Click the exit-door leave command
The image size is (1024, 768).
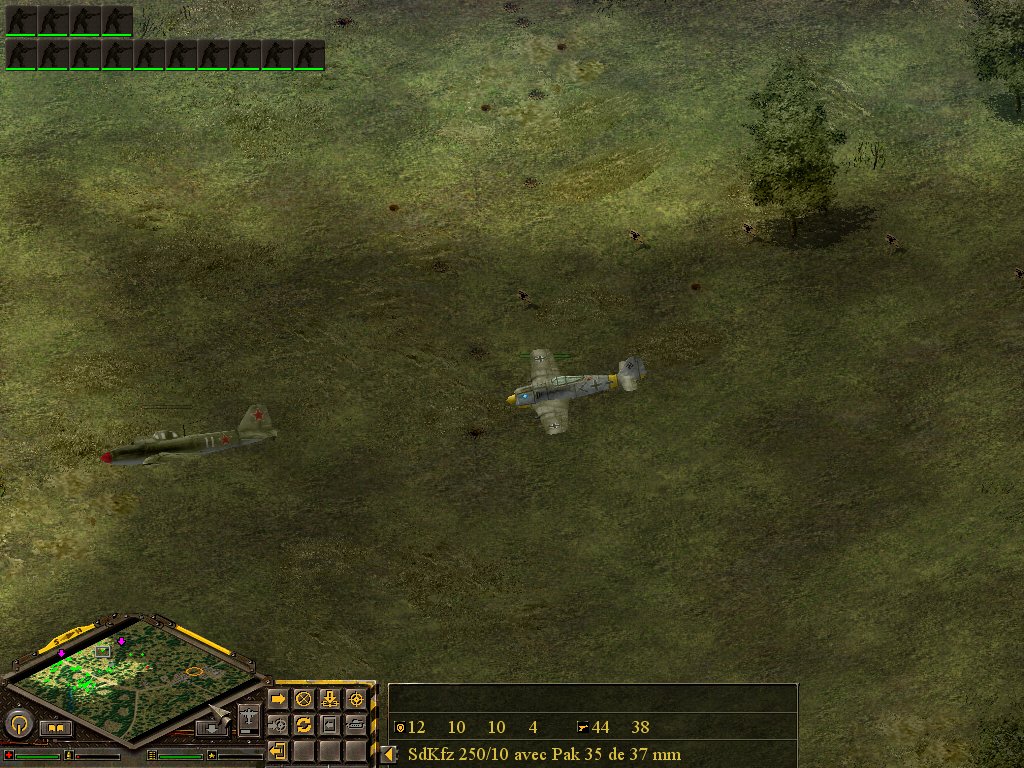278,750
